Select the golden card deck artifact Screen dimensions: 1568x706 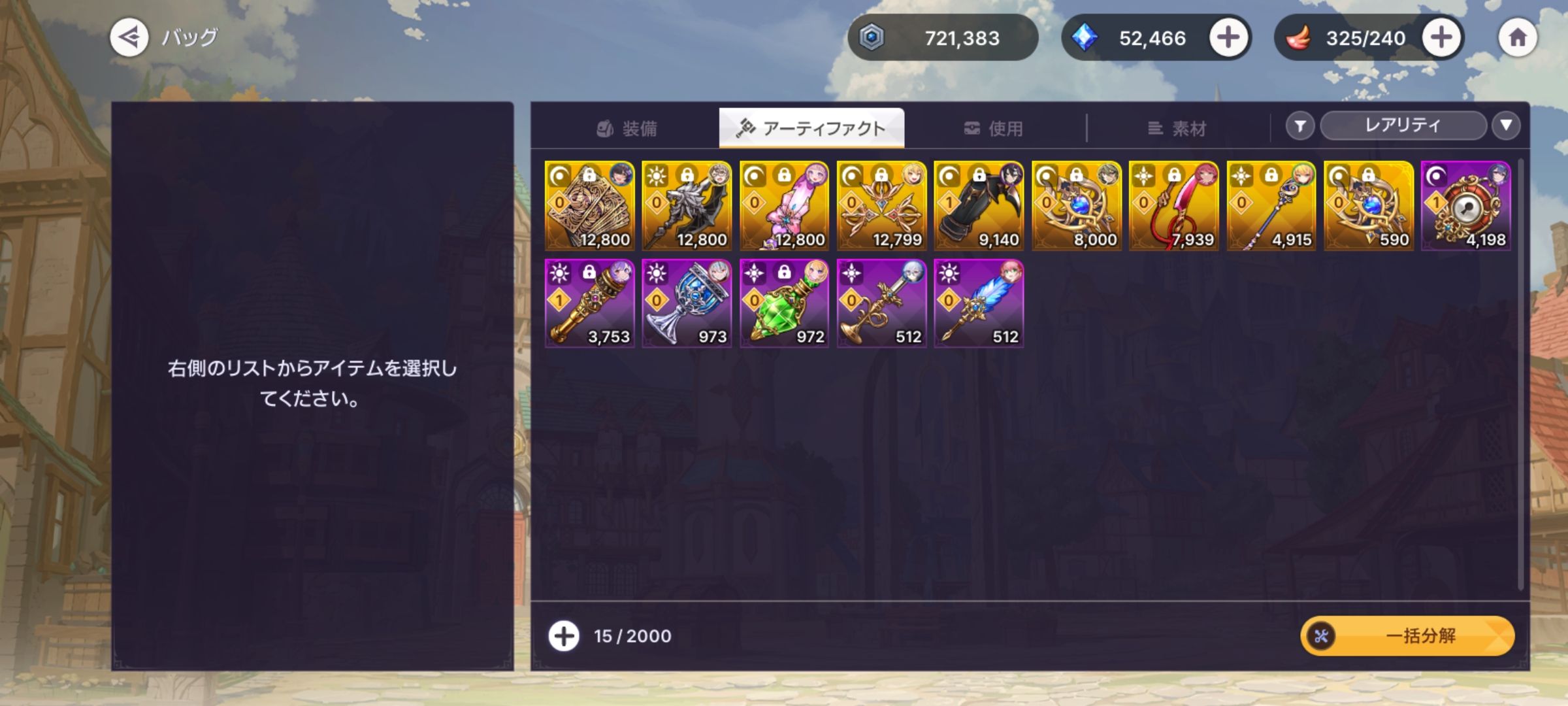tap(589, 206)
